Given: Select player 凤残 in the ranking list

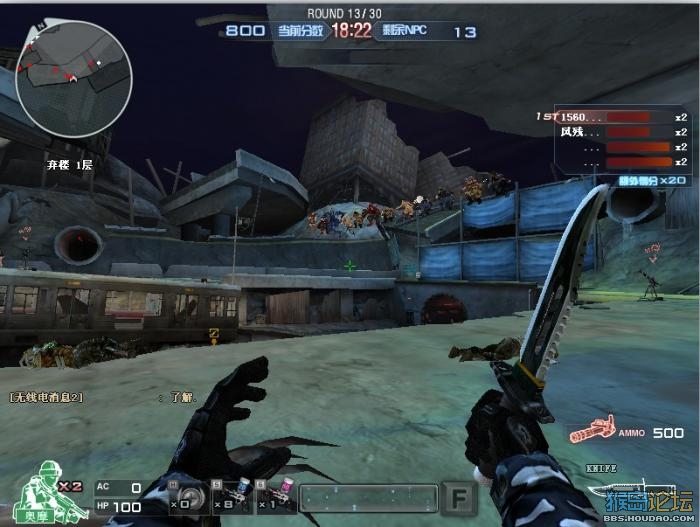Looking at the screenshot, I should click(x=612, y=132).
